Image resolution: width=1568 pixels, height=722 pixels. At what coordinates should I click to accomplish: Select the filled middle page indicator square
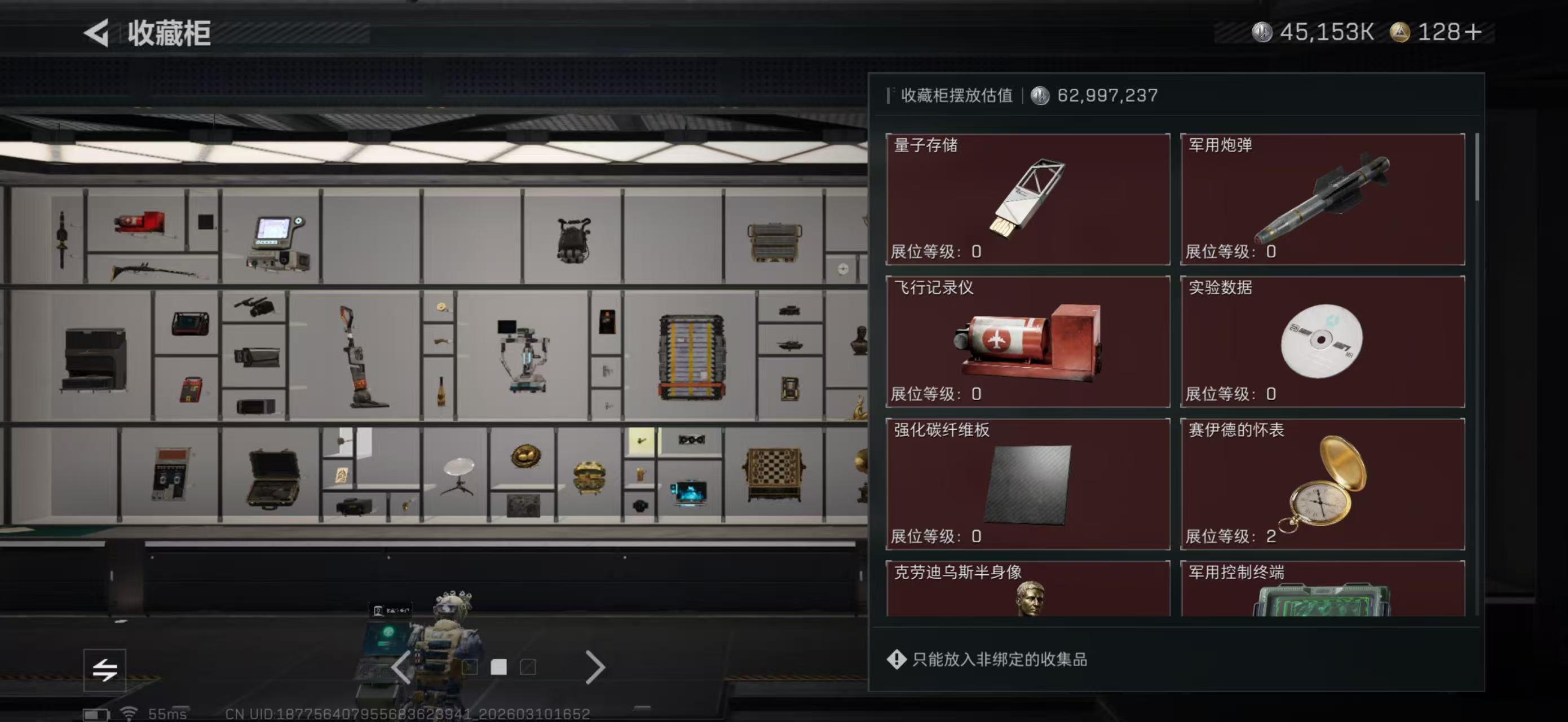498,668
